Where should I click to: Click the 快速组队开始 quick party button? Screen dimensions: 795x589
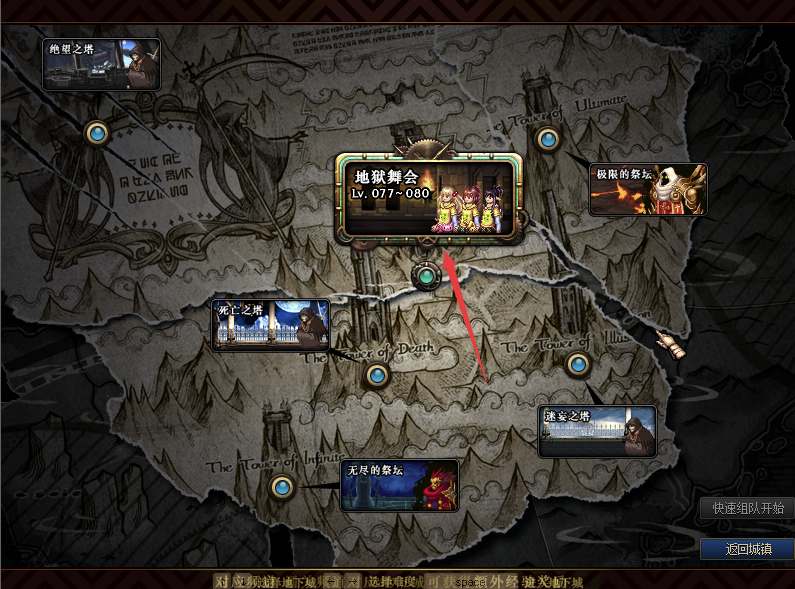(x=747, y=508)
